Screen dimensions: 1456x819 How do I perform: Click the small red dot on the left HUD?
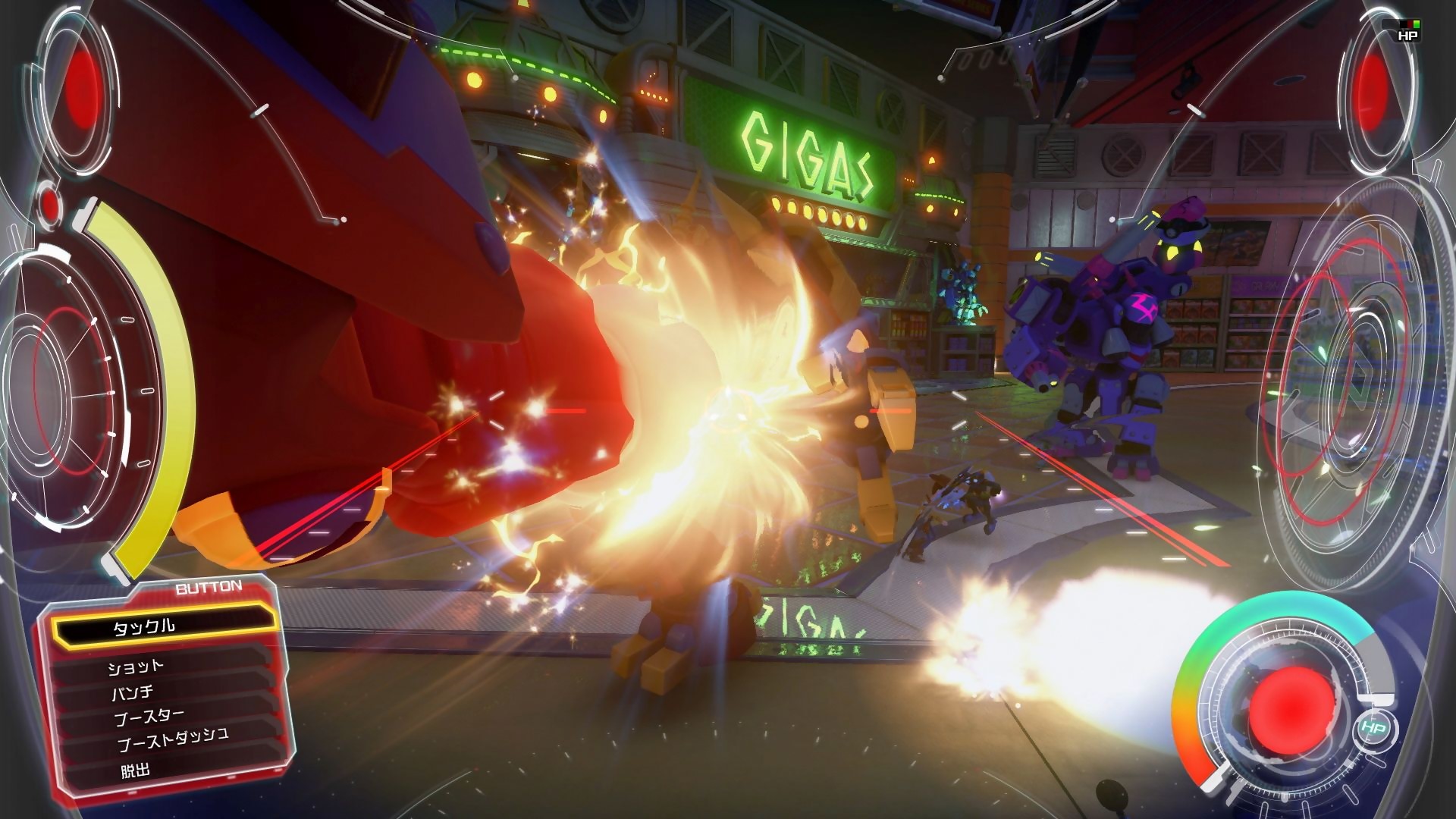pyautogui.click(x=49, y=205)
